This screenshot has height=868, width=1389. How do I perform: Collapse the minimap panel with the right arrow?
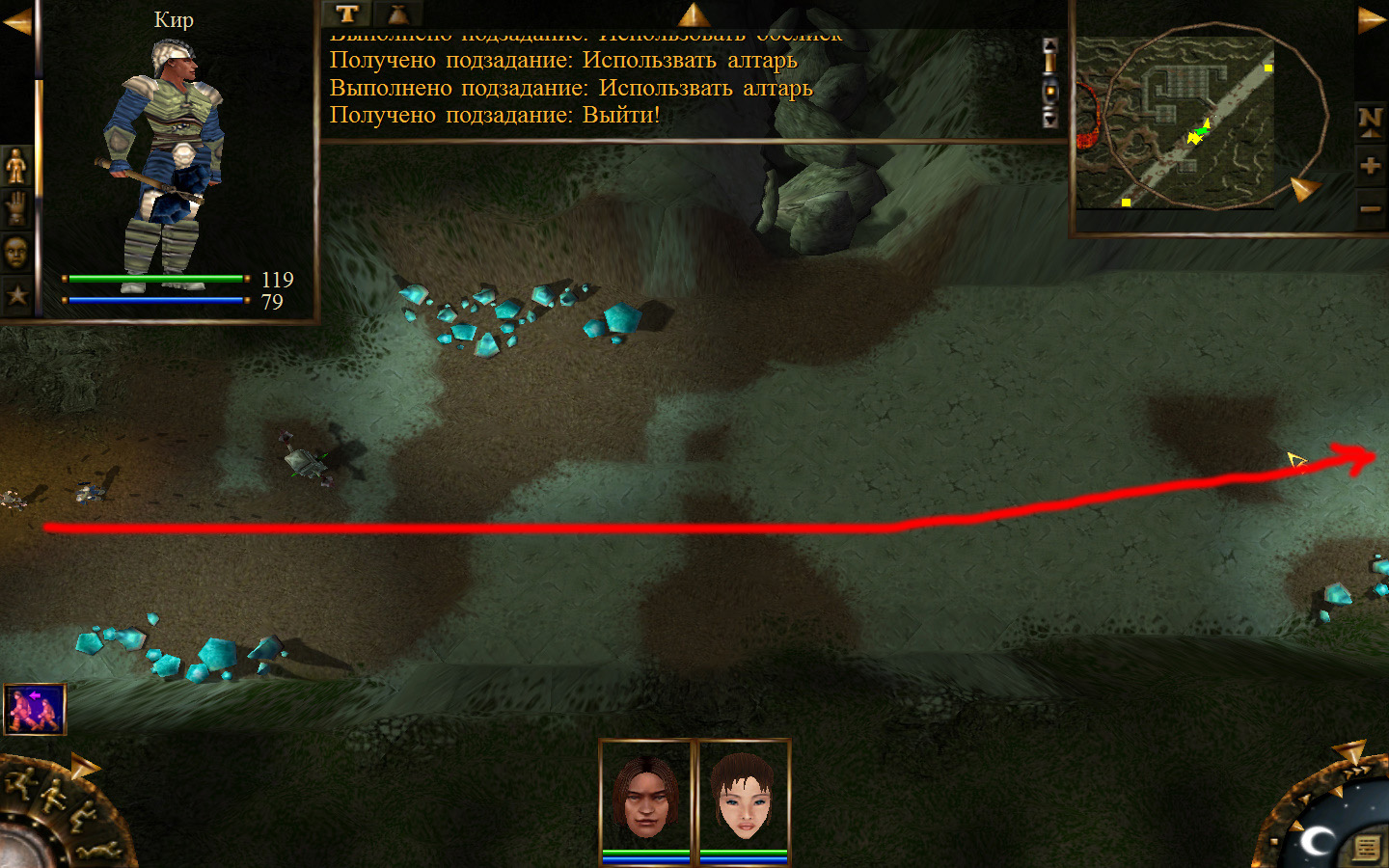point(1371,19)
